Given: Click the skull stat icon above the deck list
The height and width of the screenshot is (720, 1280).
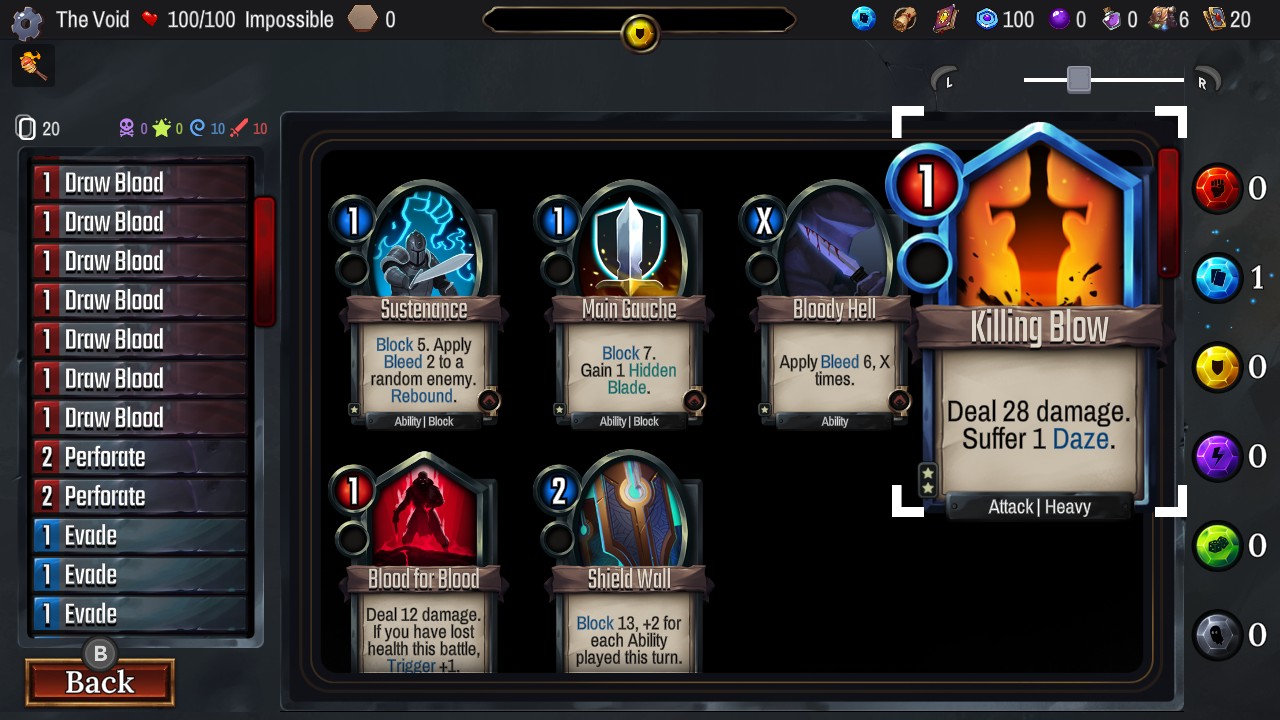Looking at the screenshot, I should 127,128.
